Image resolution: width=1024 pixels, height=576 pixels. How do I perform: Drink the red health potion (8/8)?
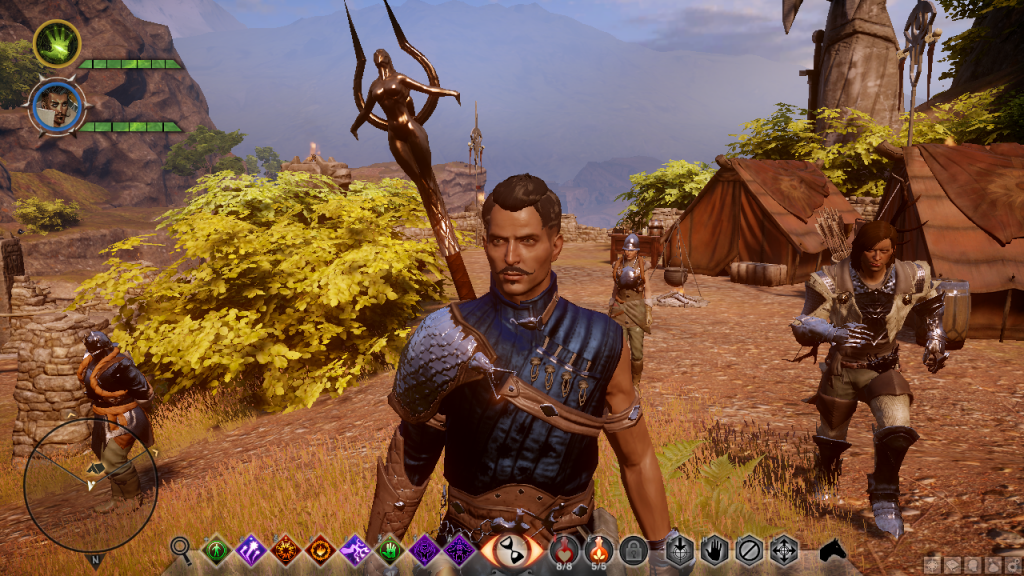click(564, 548)
